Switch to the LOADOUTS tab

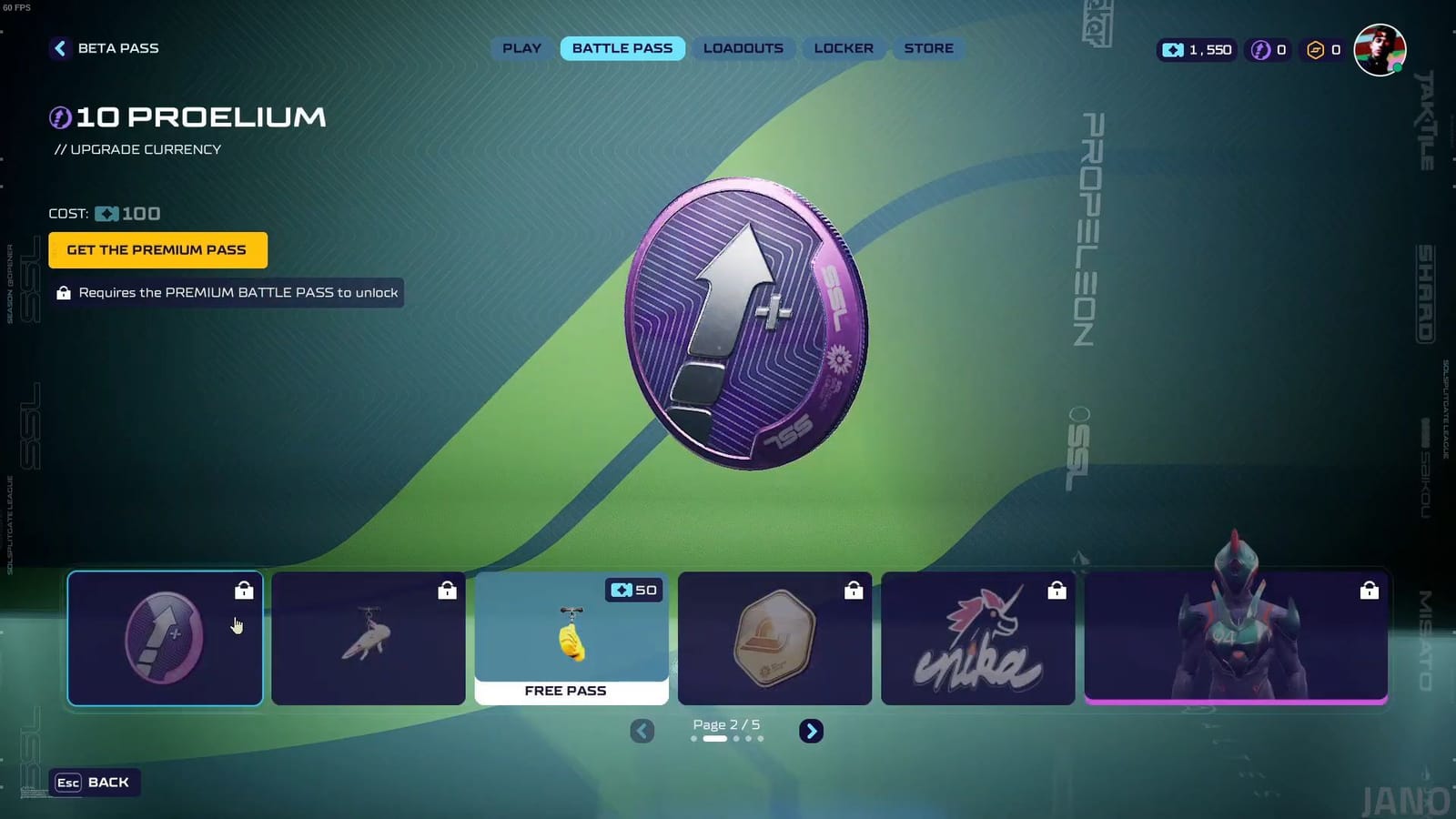743,48
